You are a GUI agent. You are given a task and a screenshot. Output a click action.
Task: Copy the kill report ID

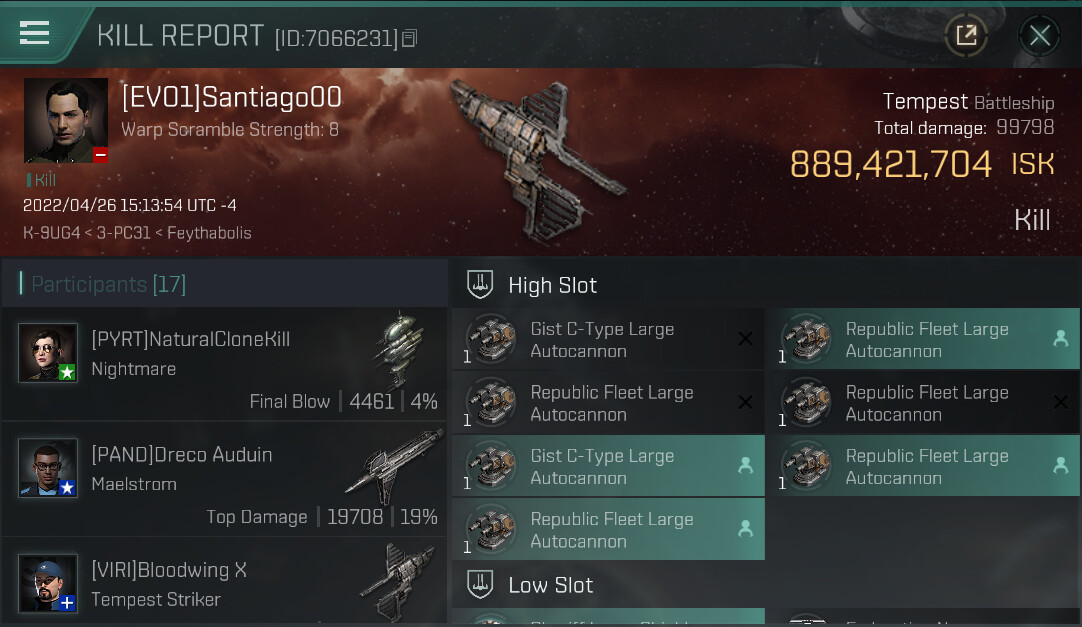coord(409,39)
